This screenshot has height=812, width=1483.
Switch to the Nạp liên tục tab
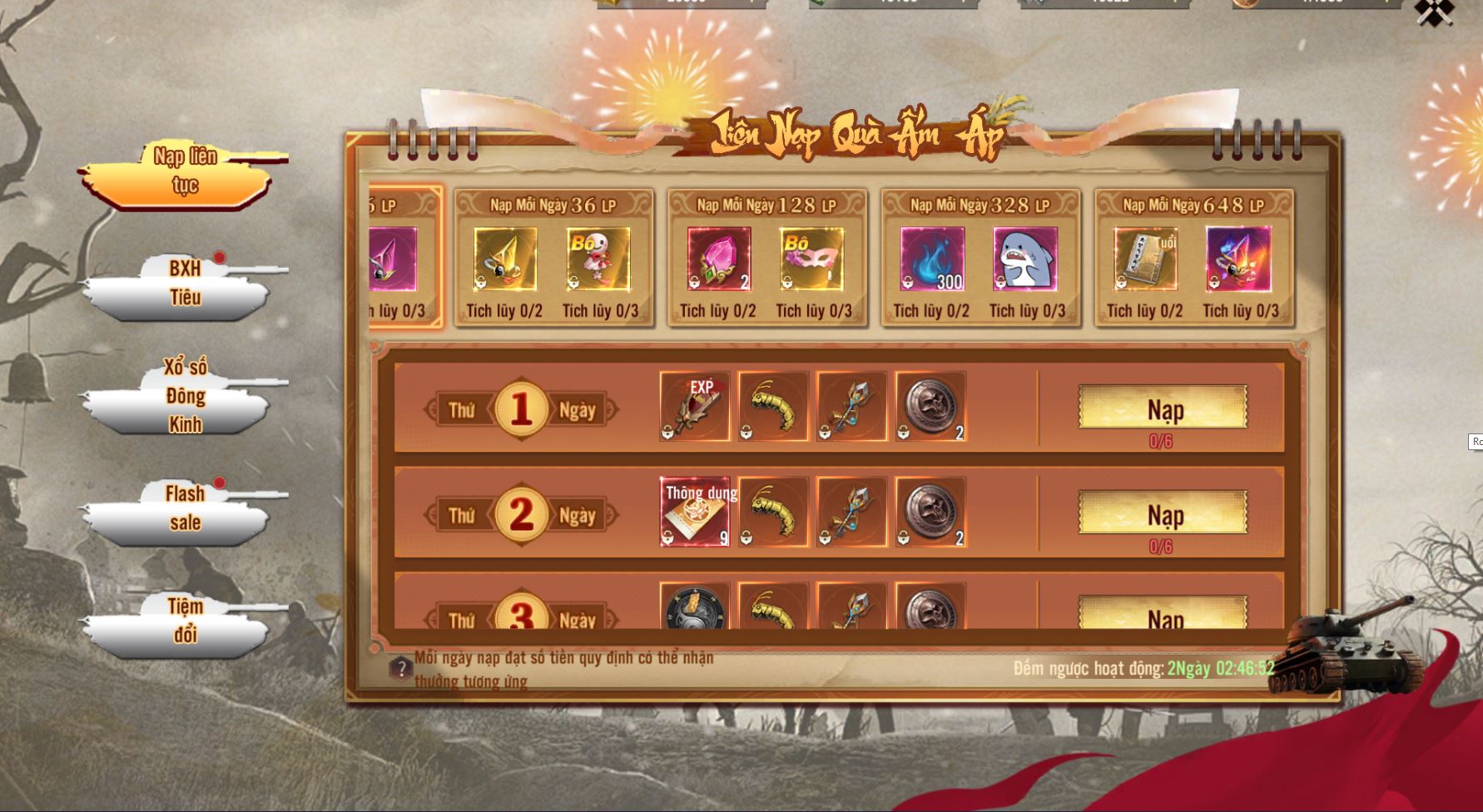tap(184, 171)
